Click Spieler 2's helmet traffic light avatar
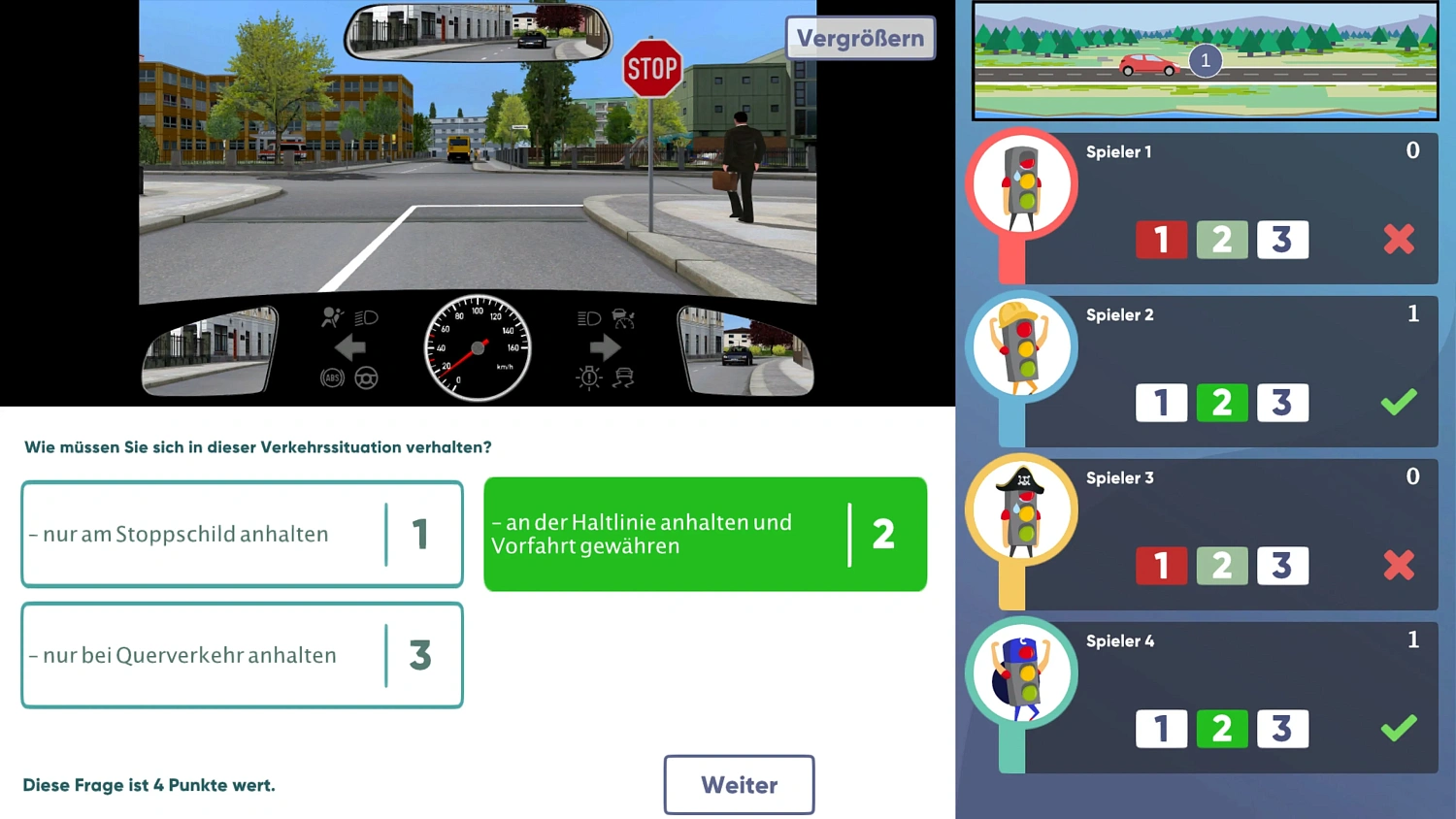The image size is (1456, 819). point(1021,346)
